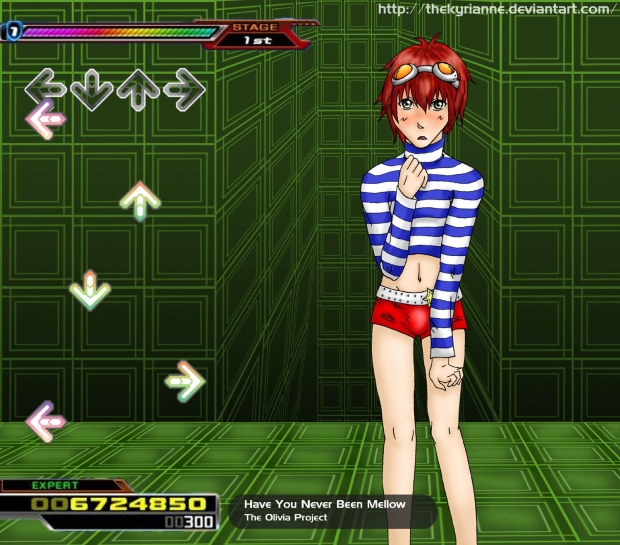Hit the gray up step-zone arrow
620x545 pixels.
pyautogui.click(x=138, y=90)
